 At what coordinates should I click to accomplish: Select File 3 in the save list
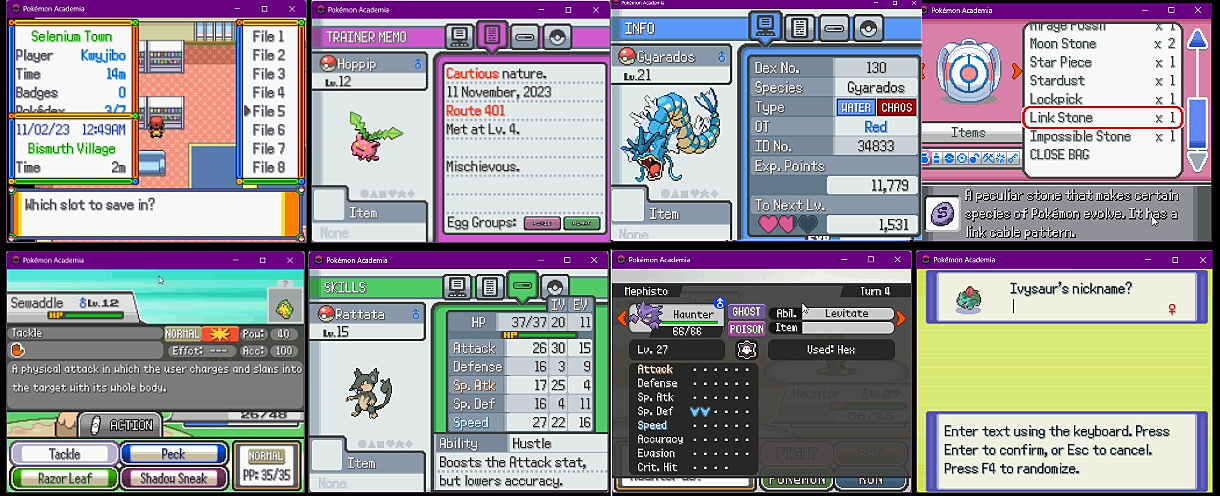click(269, 74)
